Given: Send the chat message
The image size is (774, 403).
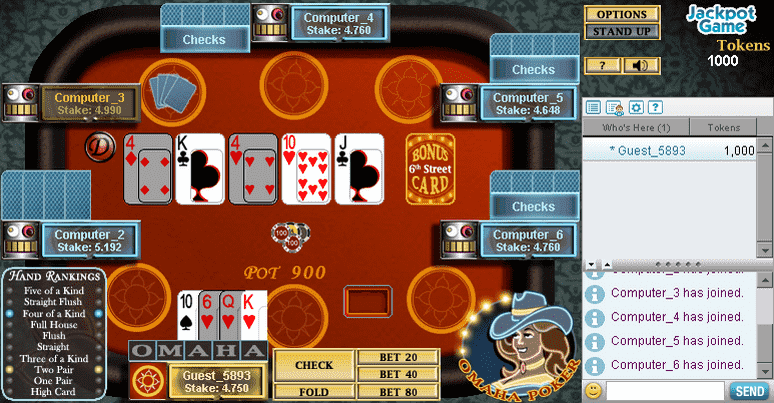Looking at the screenshot, I should point(749,391).
